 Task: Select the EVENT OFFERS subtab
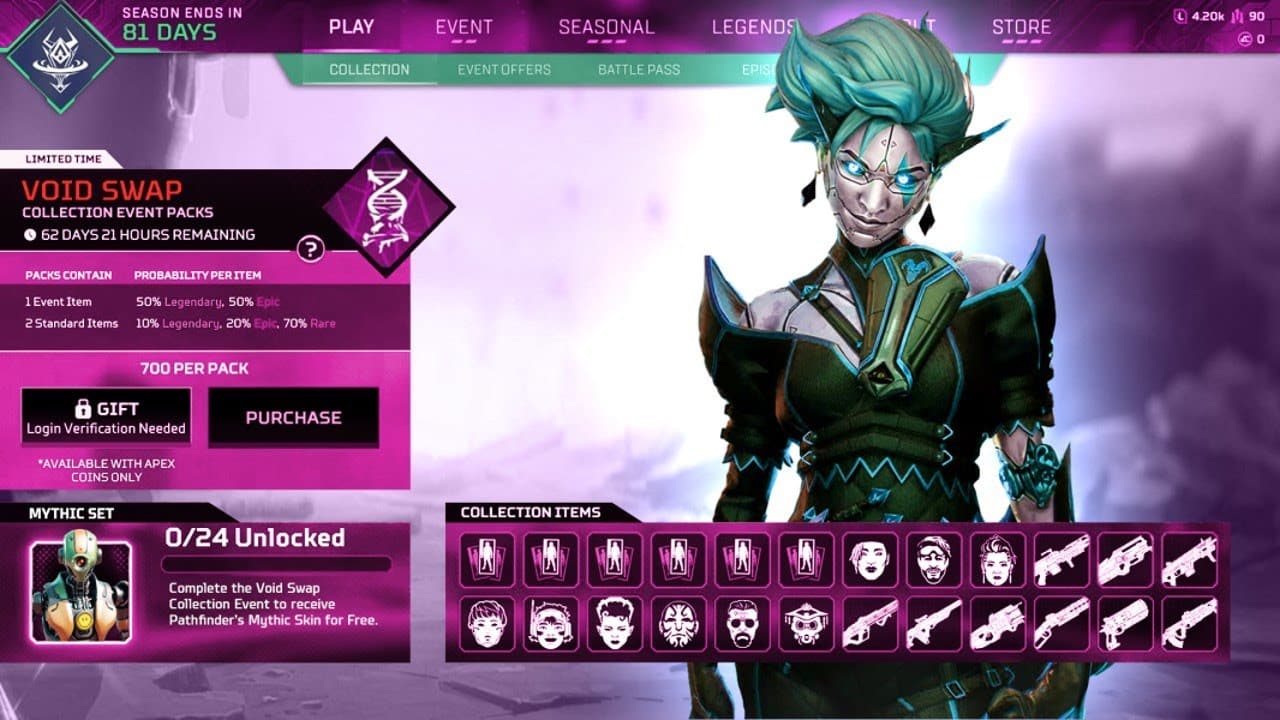[x=504, y=70]
